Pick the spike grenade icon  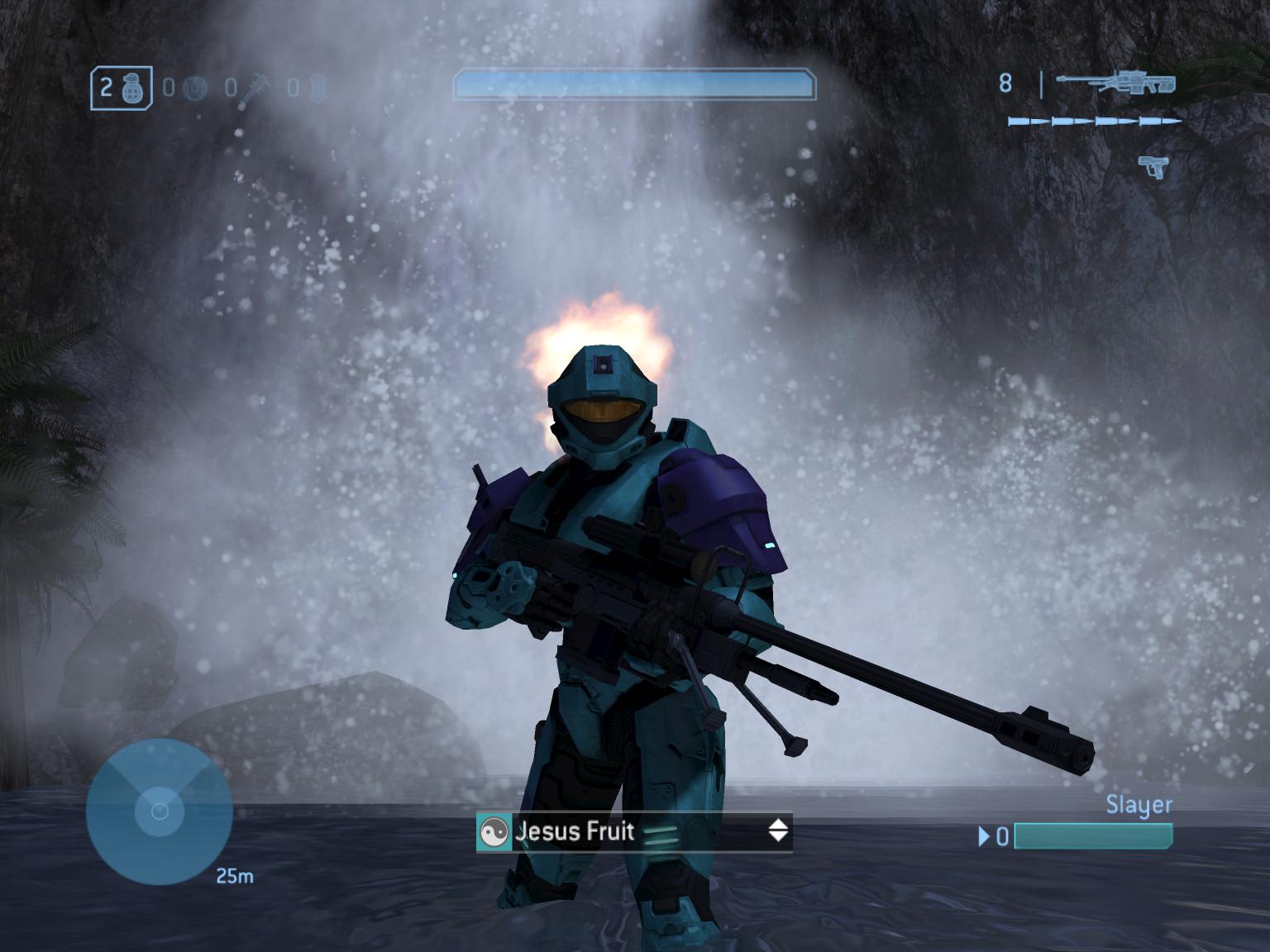(x=254, y=88)
